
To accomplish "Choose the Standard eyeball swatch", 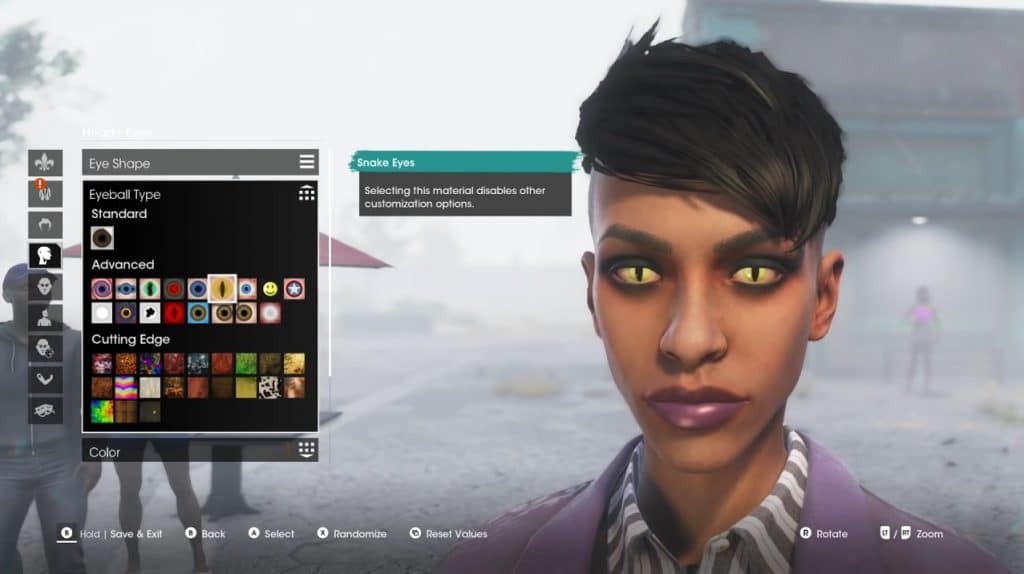I will [x=102, y=238].
